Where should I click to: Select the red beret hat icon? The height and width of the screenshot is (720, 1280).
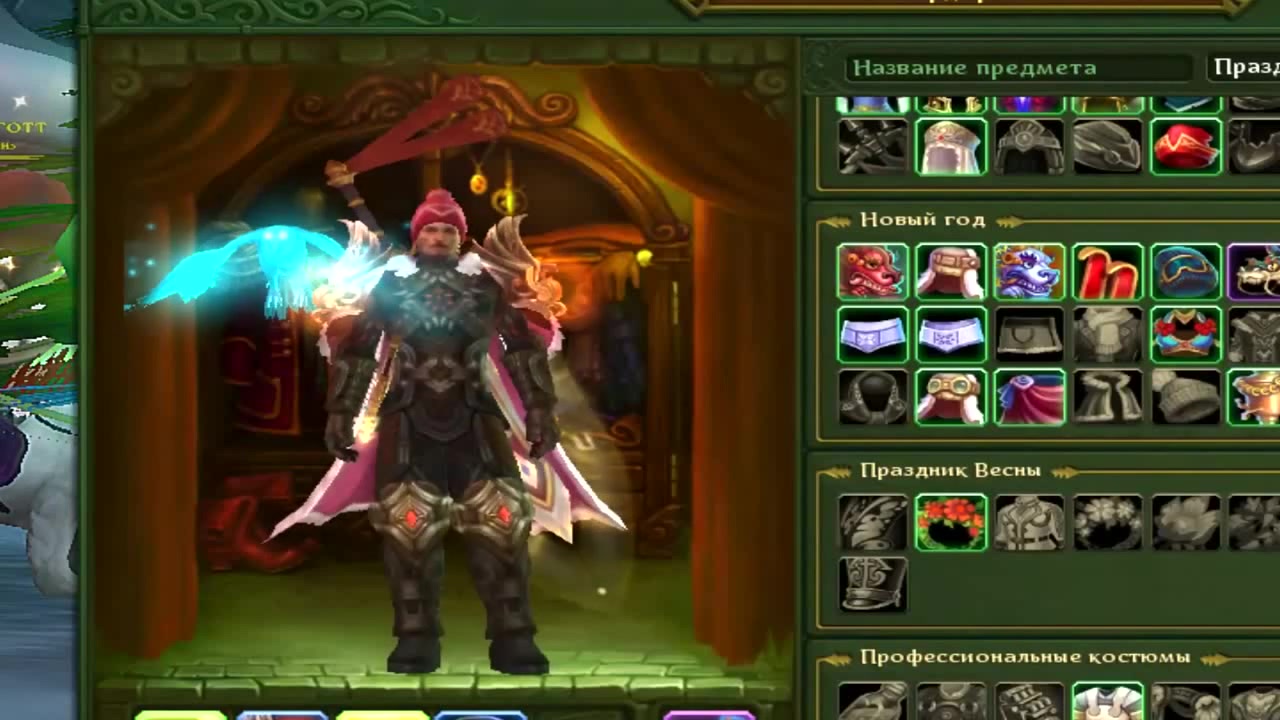(1185, 146)
